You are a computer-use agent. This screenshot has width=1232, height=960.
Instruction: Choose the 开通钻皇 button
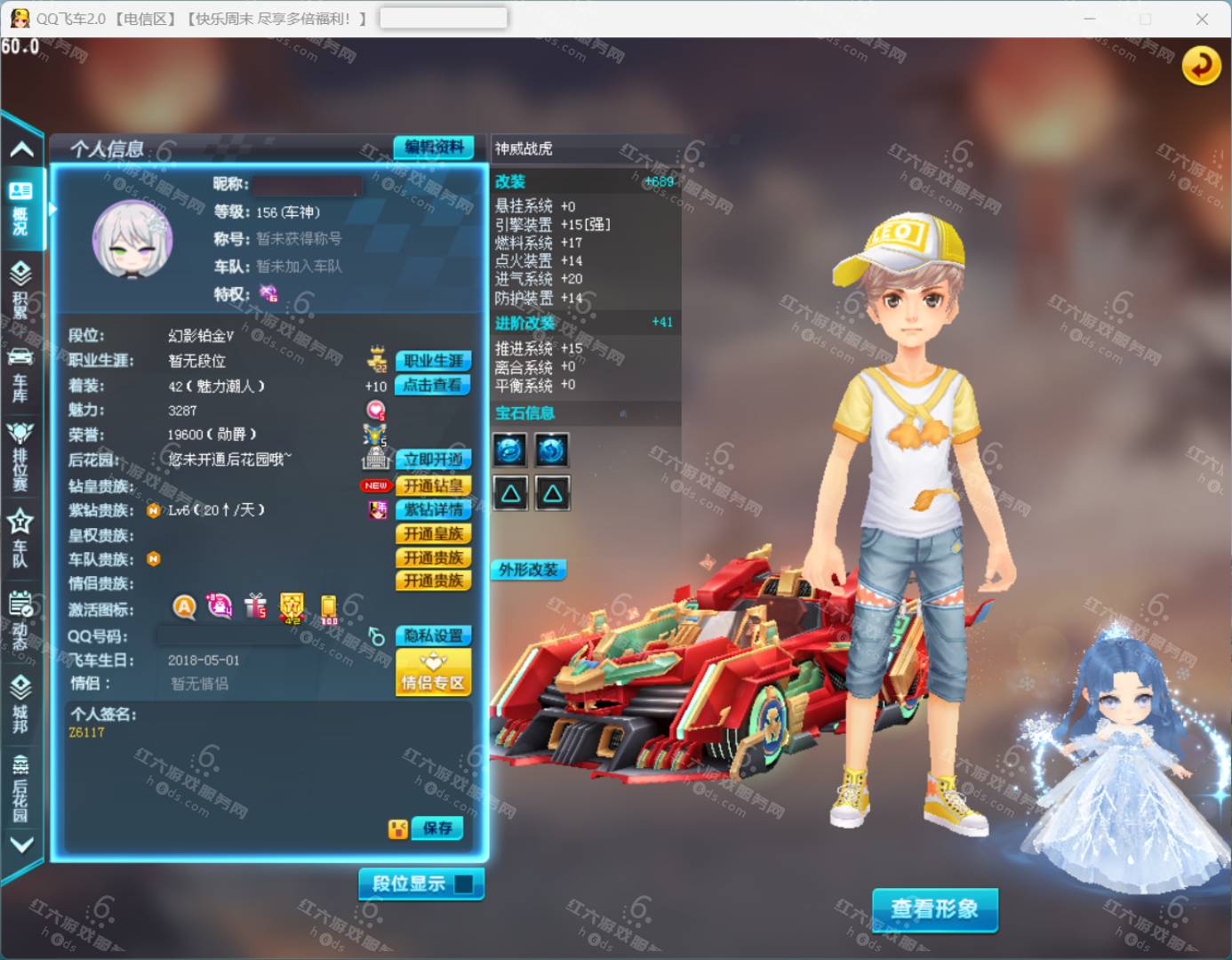(433, 485)
